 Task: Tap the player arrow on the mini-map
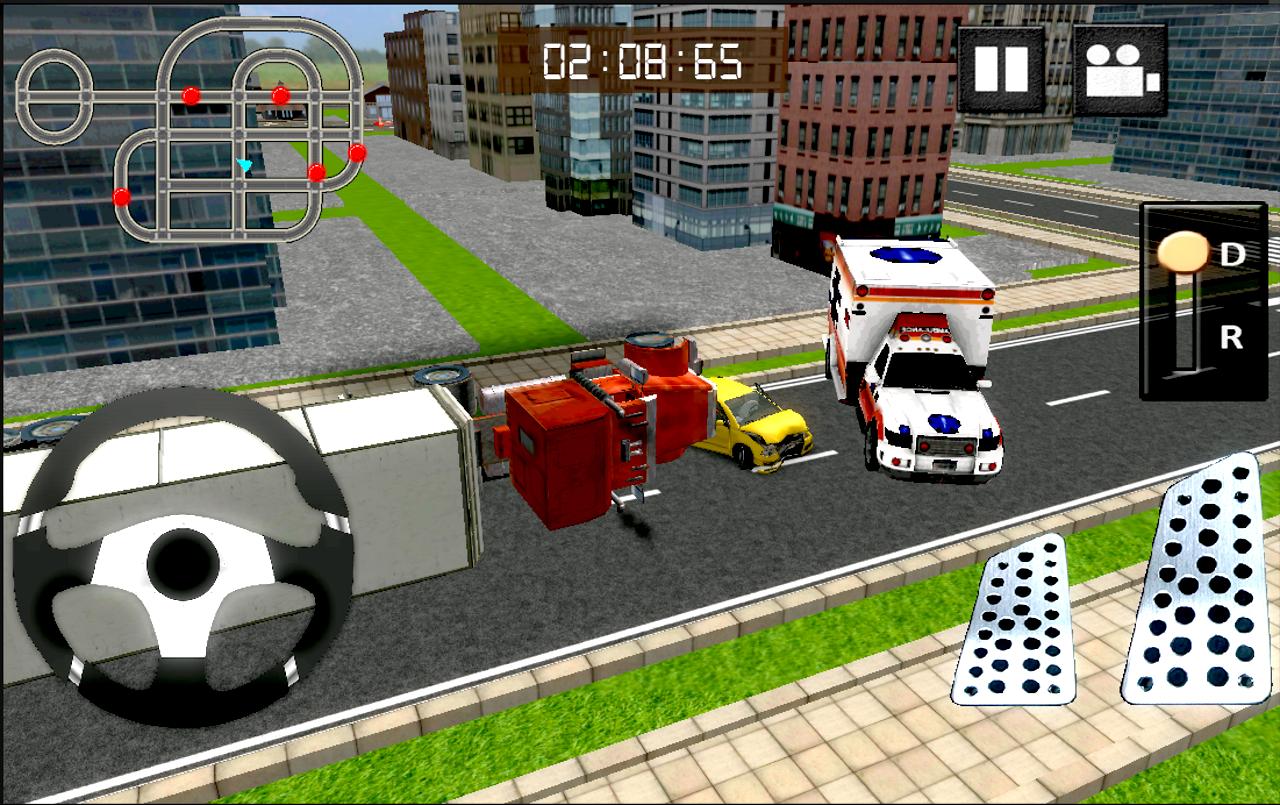point(243,162)
